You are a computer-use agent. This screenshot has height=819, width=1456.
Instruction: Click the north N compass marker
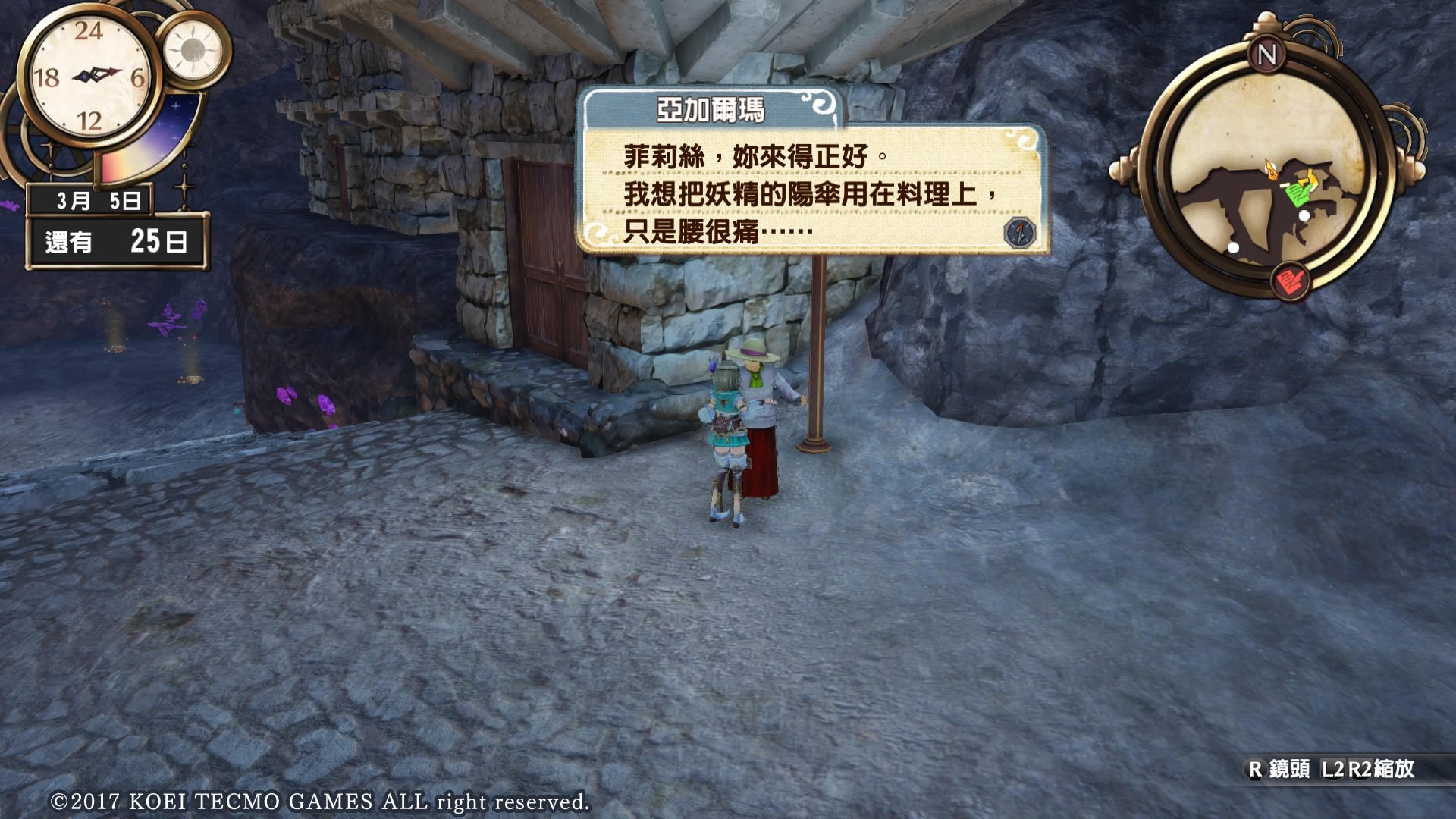click(1266, 55)
